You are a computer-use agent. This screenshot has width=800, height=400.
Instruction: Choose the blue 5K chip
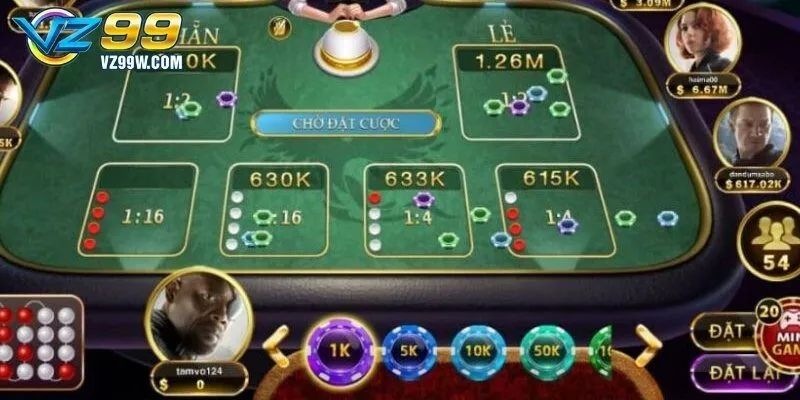point(410,352)
